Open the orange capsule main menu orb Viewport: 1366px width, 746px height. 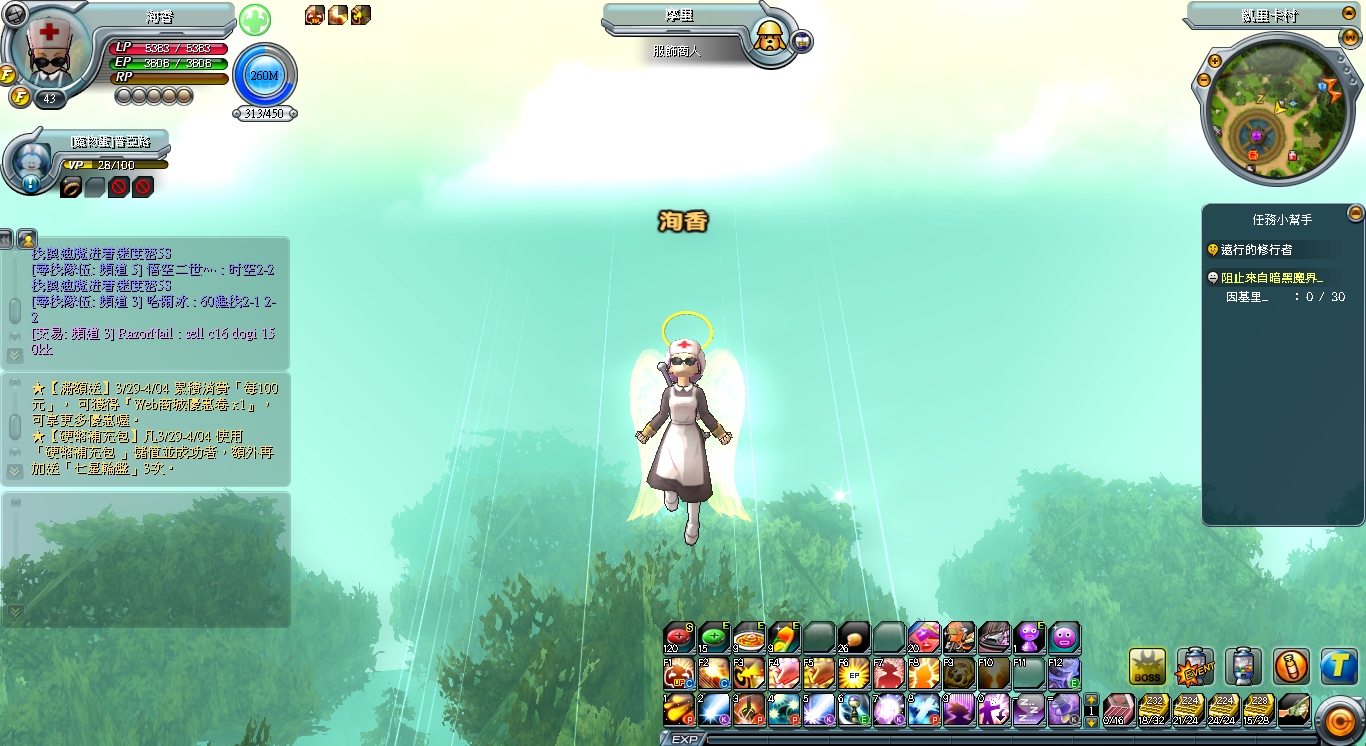pyautogui.click(x=1336, y=718)
